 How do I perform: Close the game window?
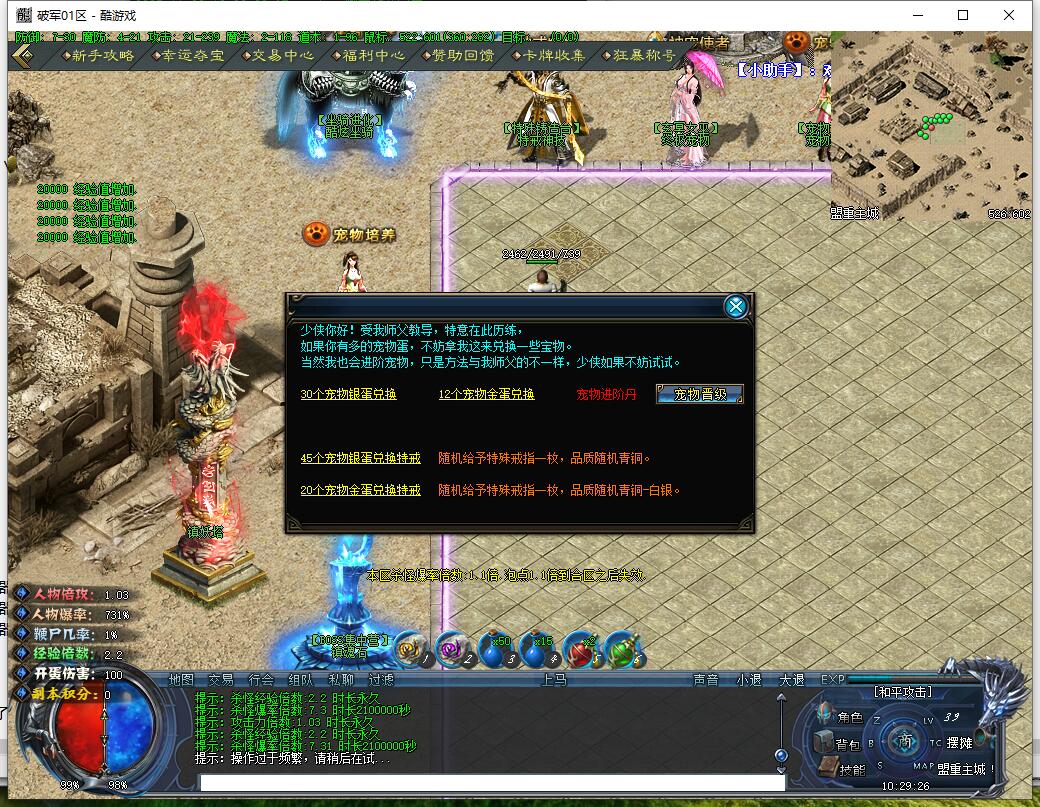coord(1011,15)
